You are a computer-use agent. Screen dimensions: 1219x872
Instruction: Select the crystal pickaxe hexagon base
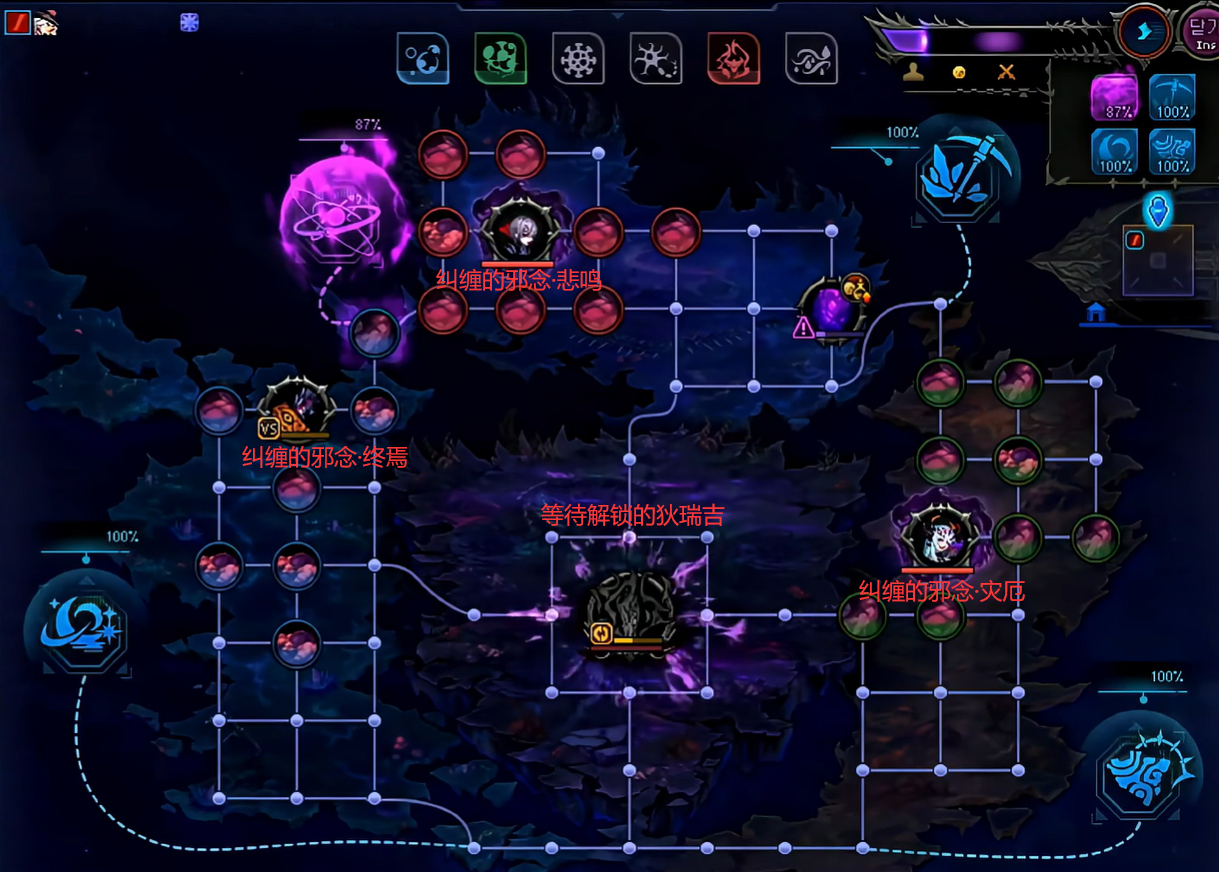pyautogui.click(x=959, y=170)
